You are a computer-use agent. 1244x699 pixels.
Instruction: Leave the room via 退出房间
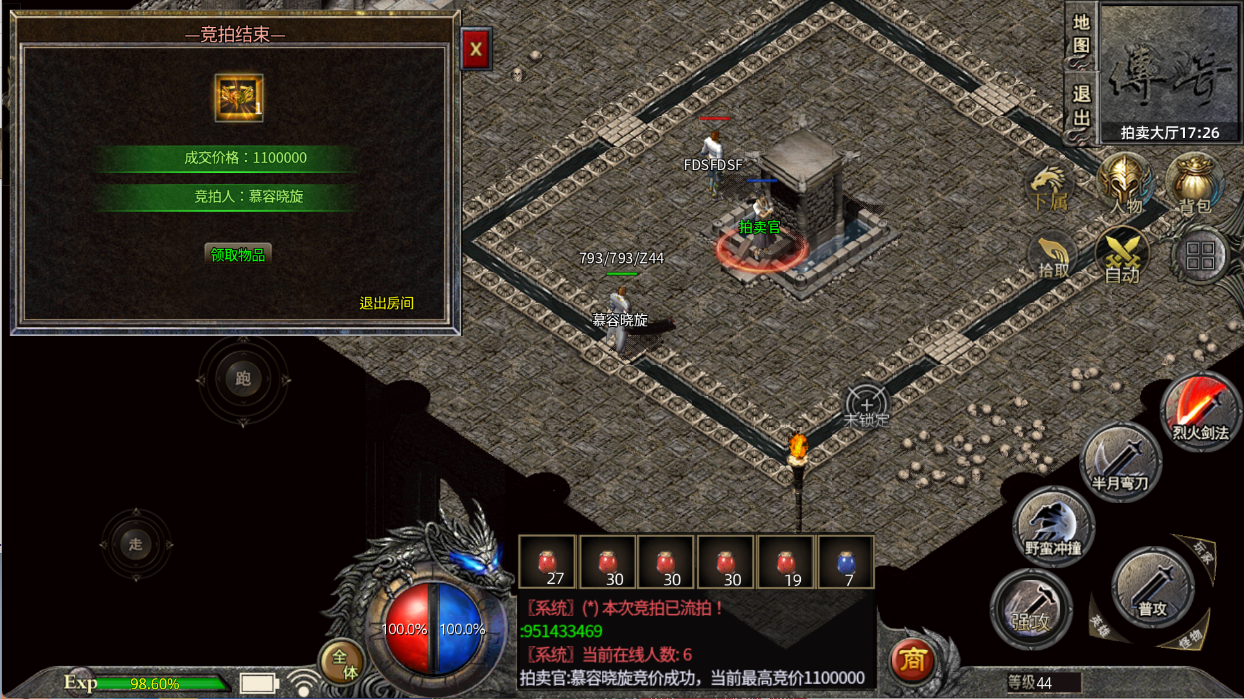click(x=387, y=303)
